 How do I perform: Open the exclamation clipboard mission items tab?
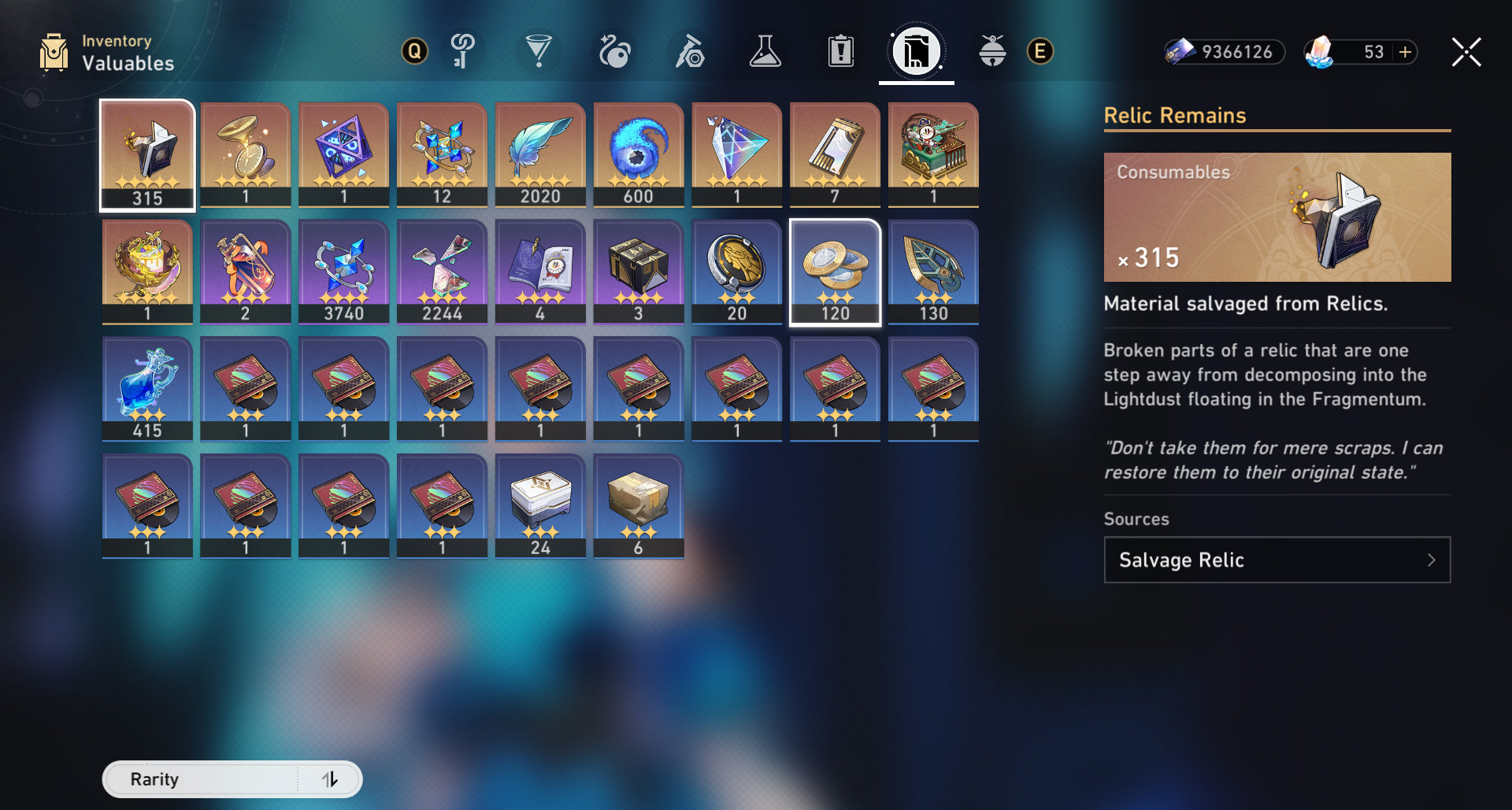pos(840,53)
